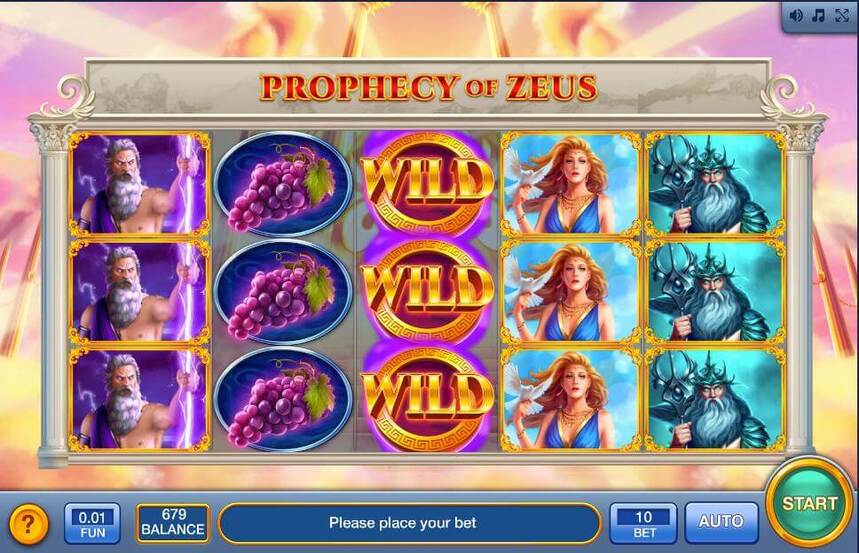Toggle the music note icon
The image size is (859, 553).
[x=818, y=15]
